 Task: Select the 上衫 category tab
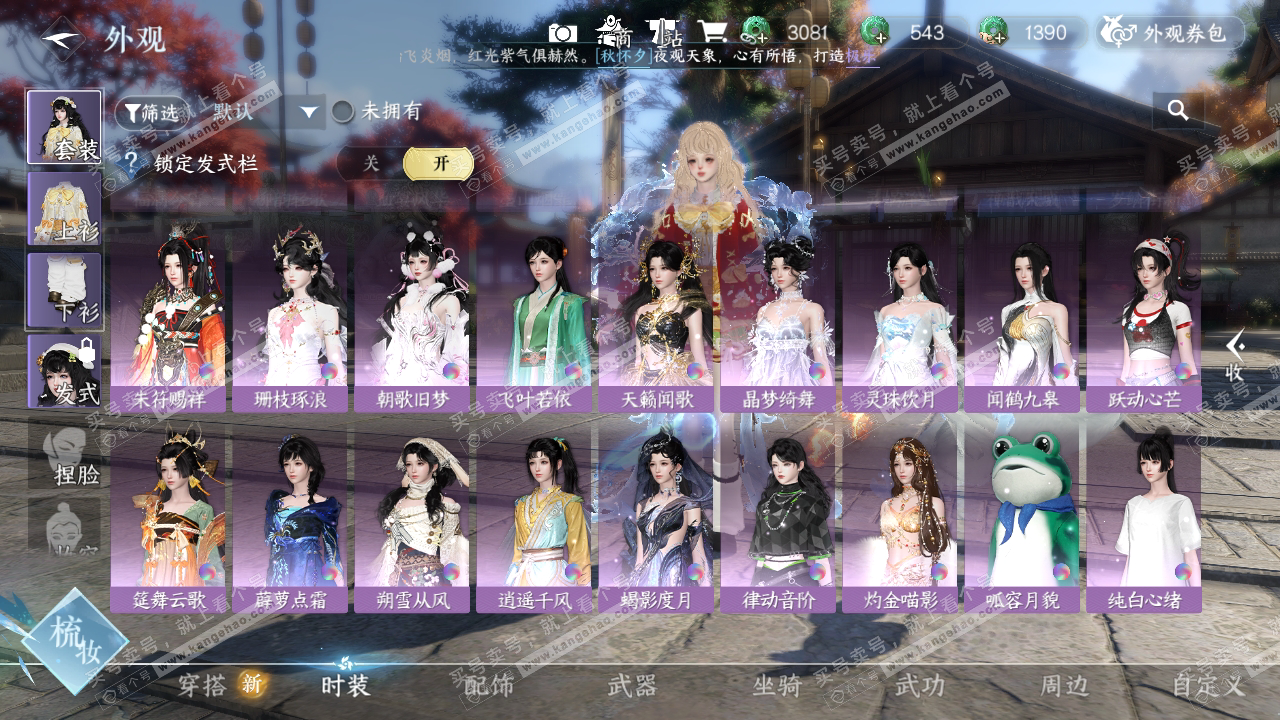[64, 208]
